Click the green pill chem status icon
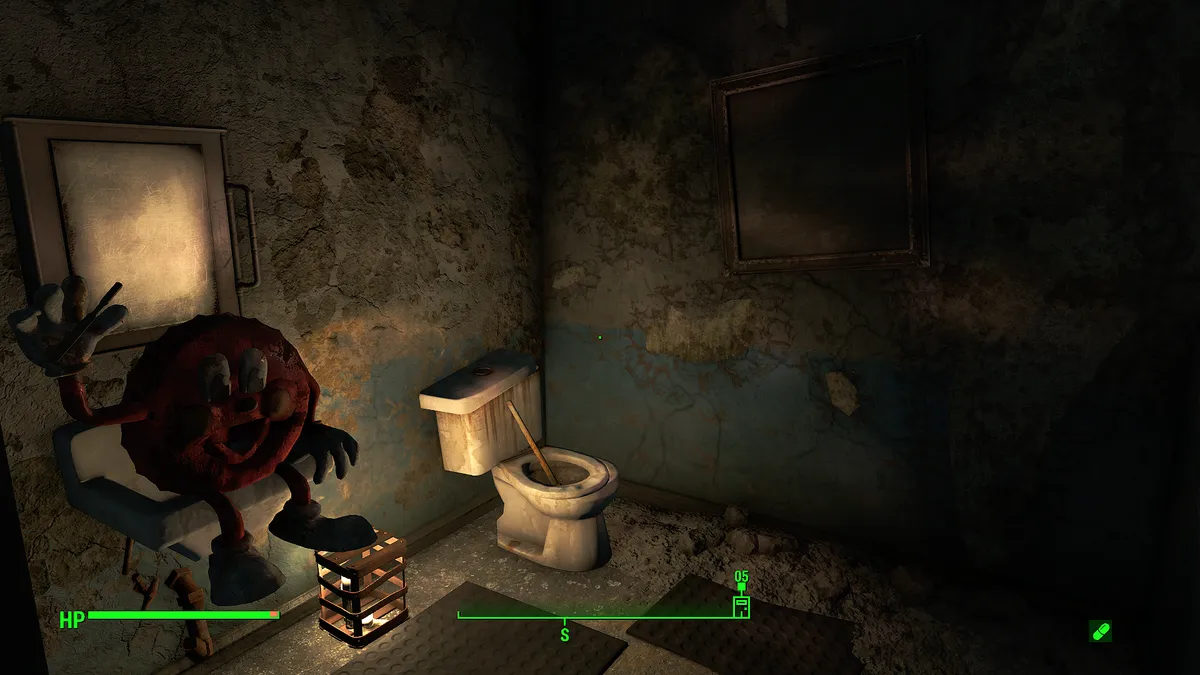 coord(1100,631)
